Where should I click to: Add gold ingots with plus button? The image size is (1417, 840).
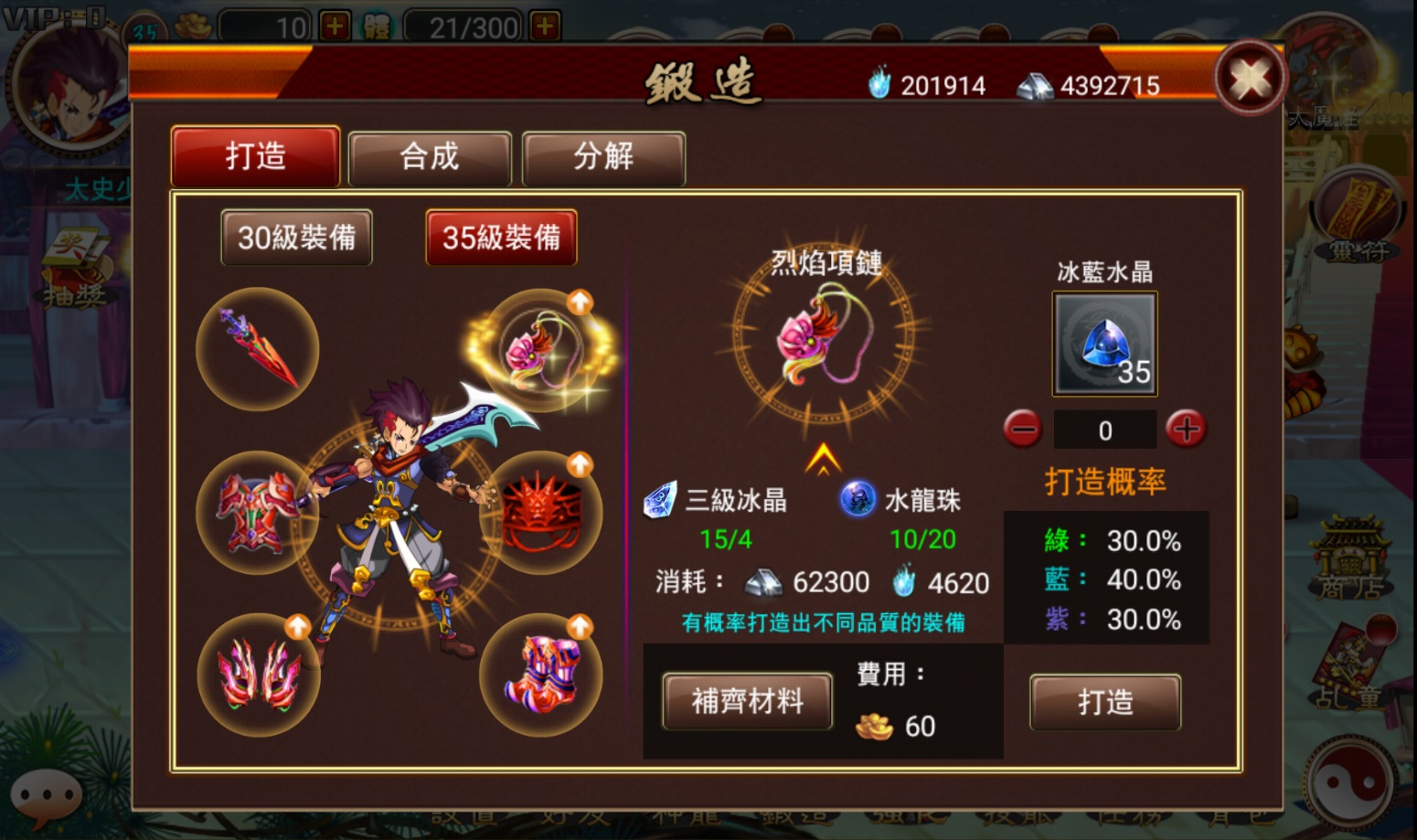[x=335, y=27]
